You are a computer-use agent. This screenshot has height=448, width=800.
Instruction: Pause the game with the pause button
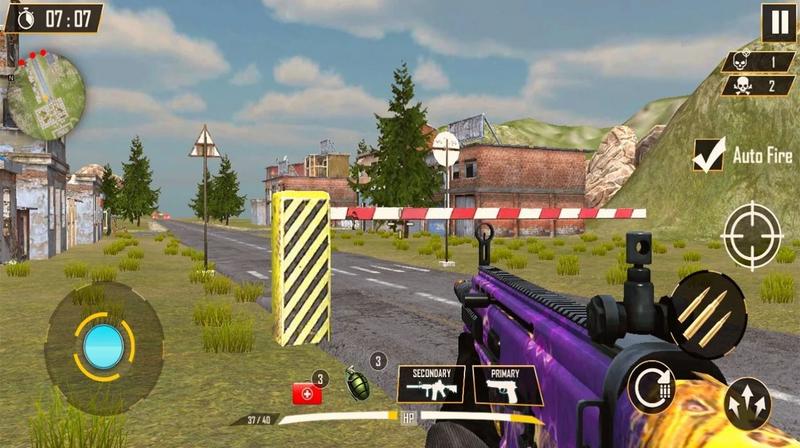[x=778, y=22]
